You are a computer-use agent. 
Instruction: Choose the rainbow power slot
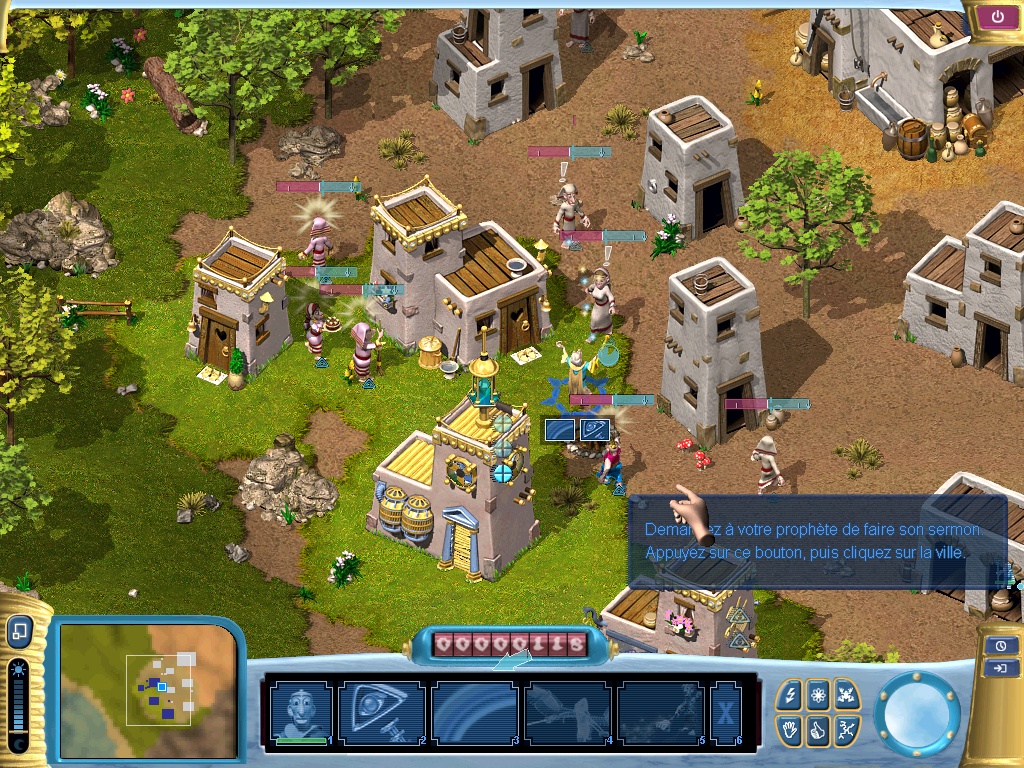tap(475, 712)
